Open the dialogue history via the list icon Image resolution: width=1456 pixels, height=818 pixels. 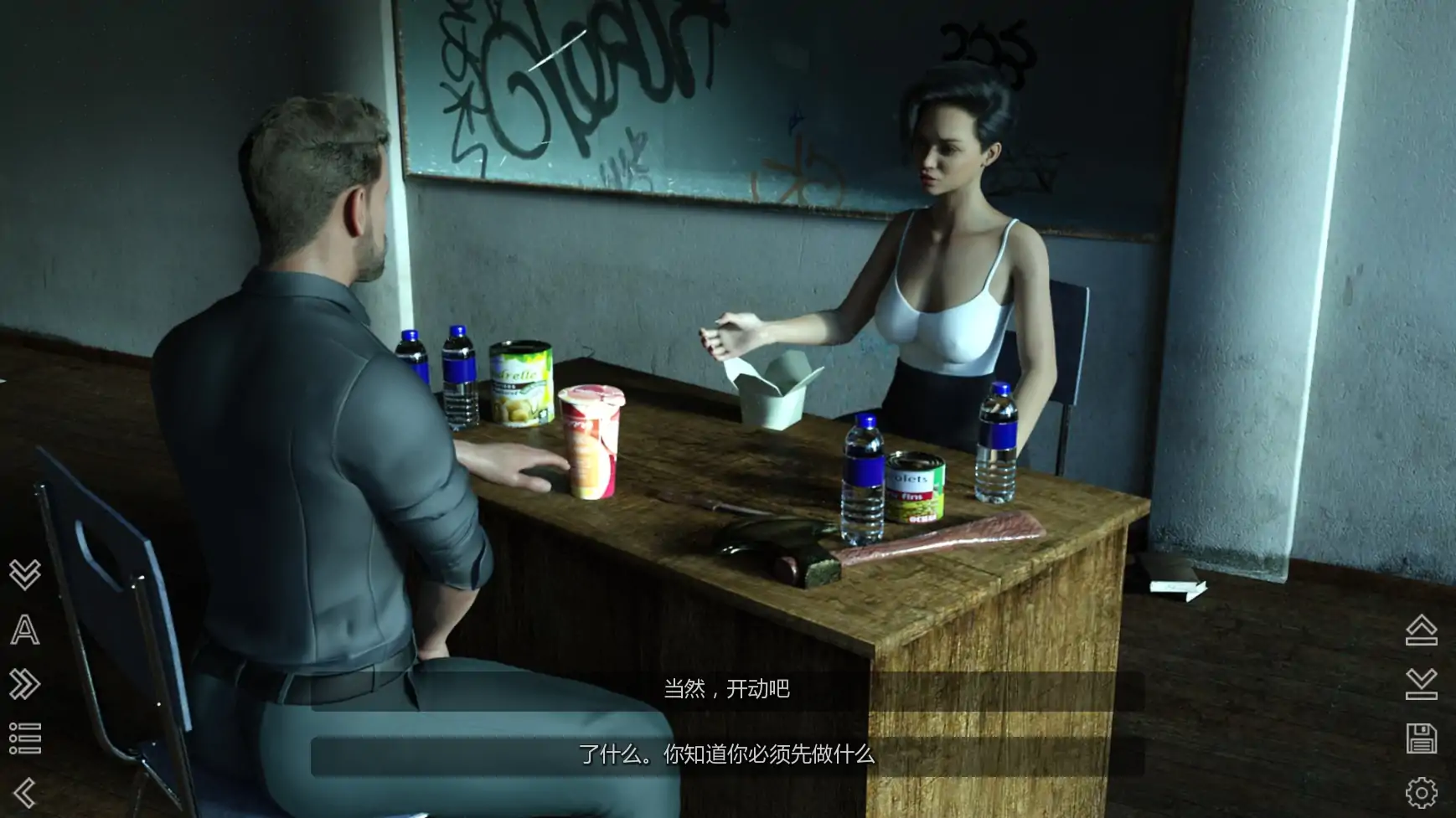25,736
